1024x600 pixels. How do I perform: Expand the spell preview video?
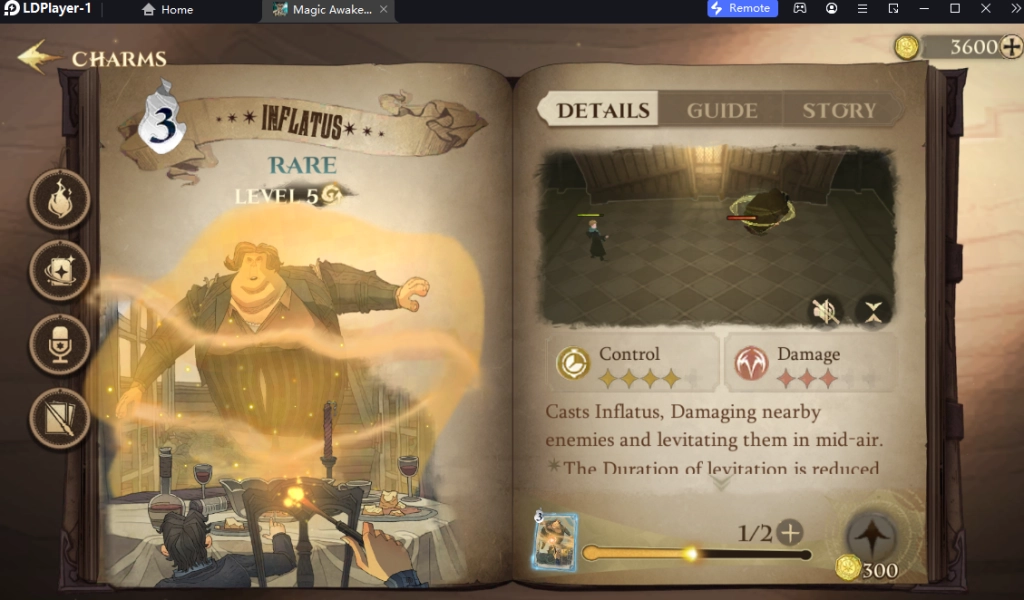click(x=874, y=312)
